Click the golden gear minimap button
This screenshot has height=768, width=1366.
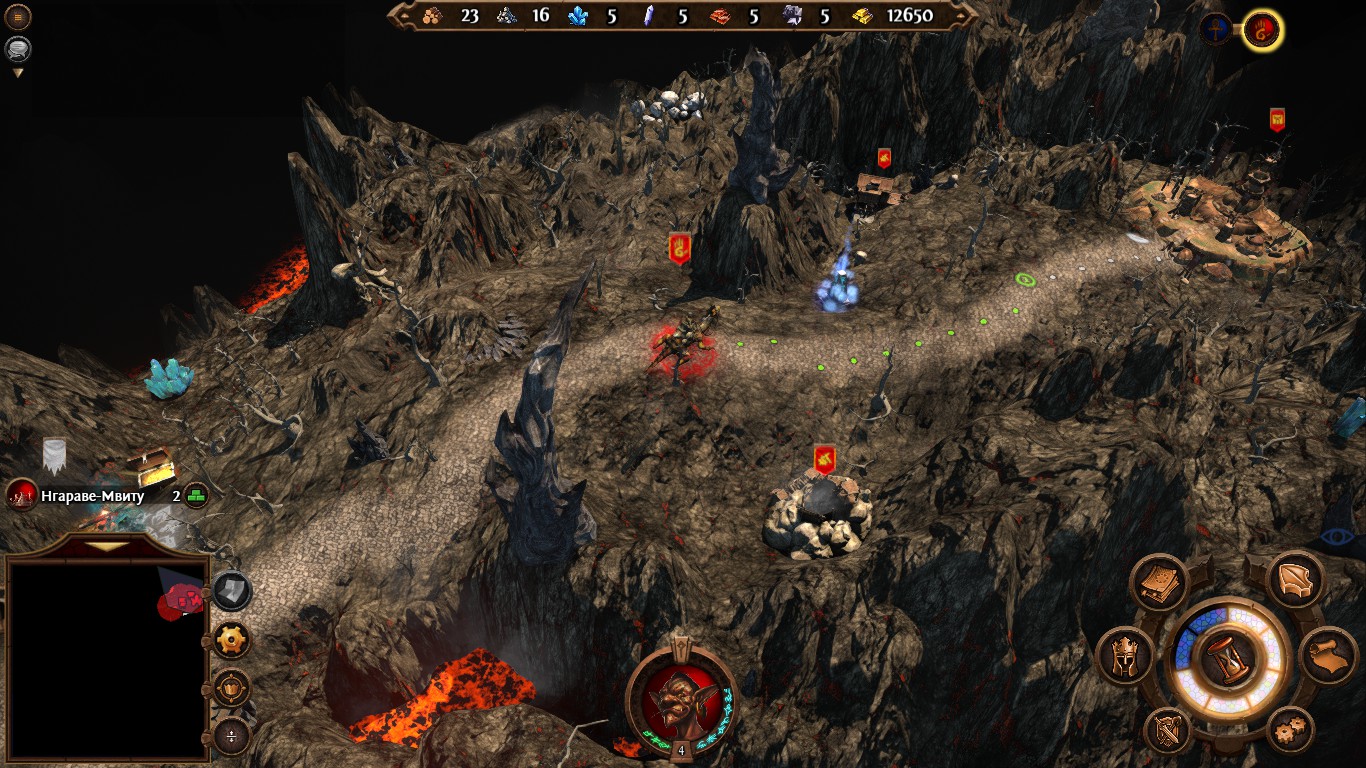[232, 640]
